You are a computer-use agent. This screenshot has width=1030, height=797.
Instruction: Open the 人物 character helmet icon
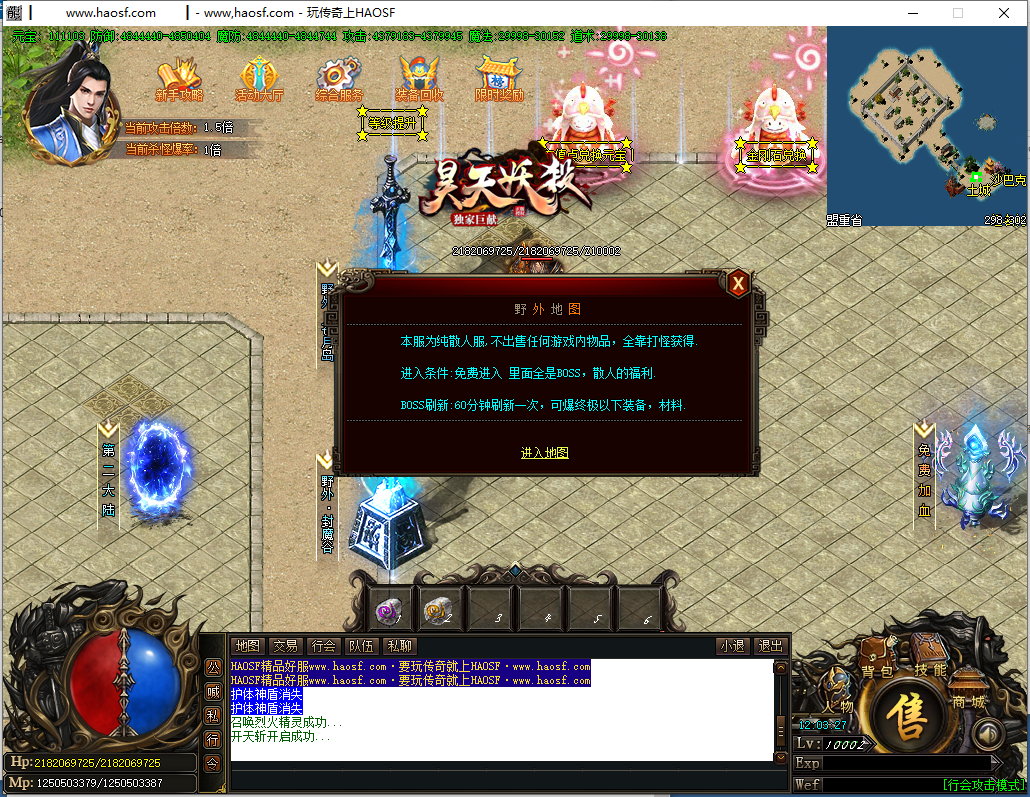838,691
